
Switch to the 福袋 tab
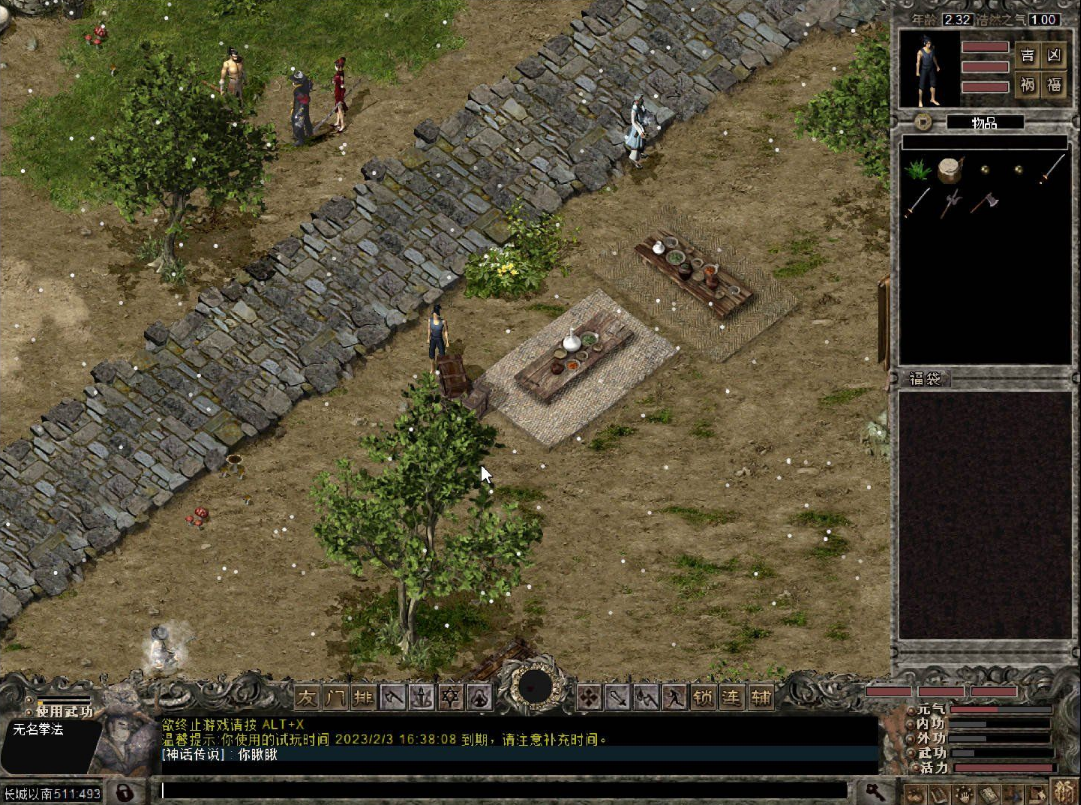(925, 379)
